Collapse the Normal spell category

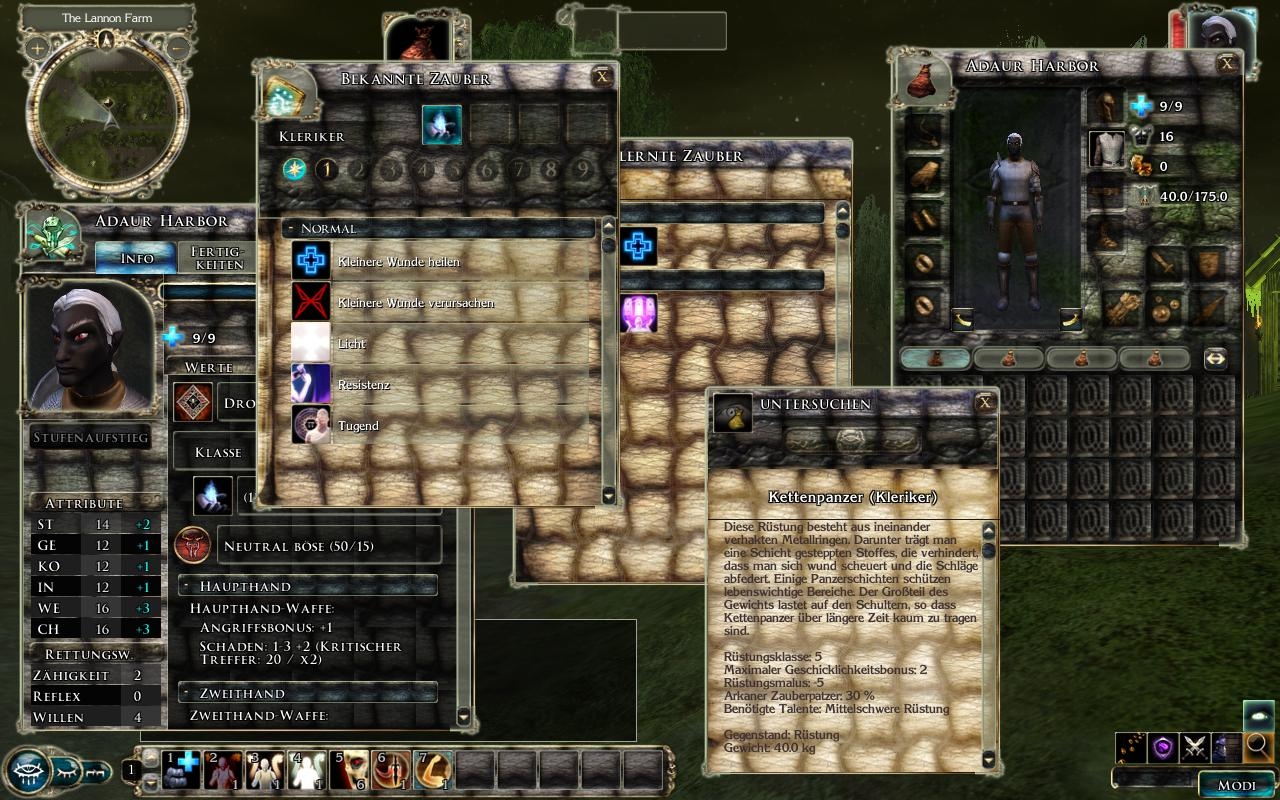coord(290,229)
